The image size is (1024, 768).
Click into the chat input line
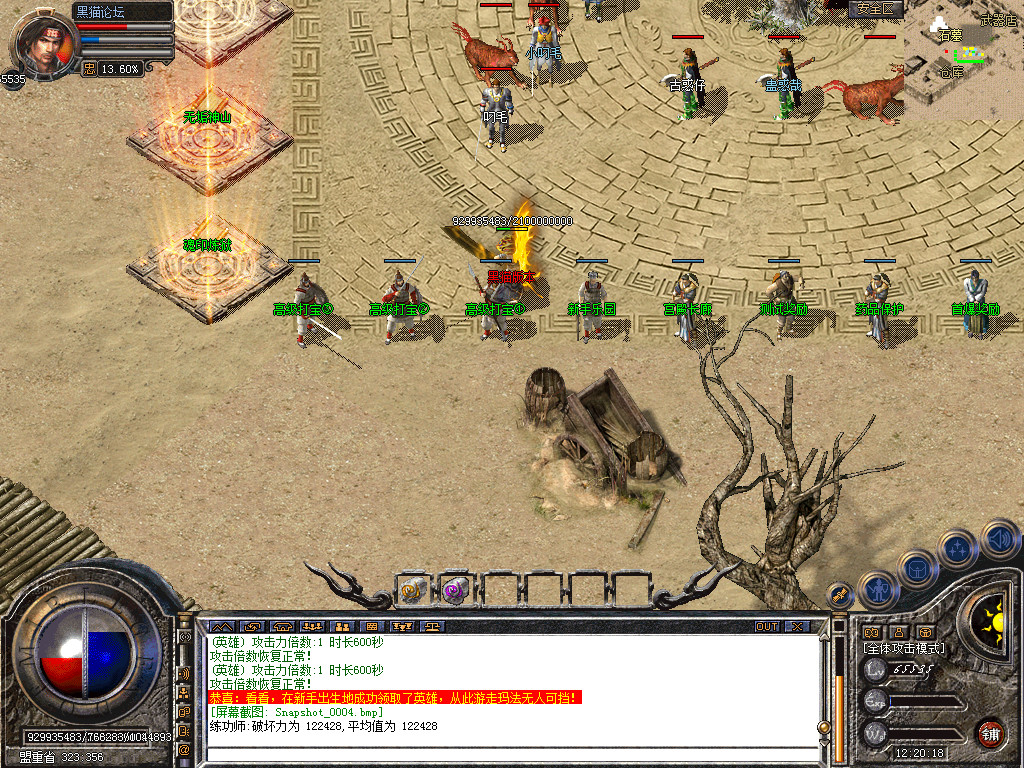coord(510,753)
